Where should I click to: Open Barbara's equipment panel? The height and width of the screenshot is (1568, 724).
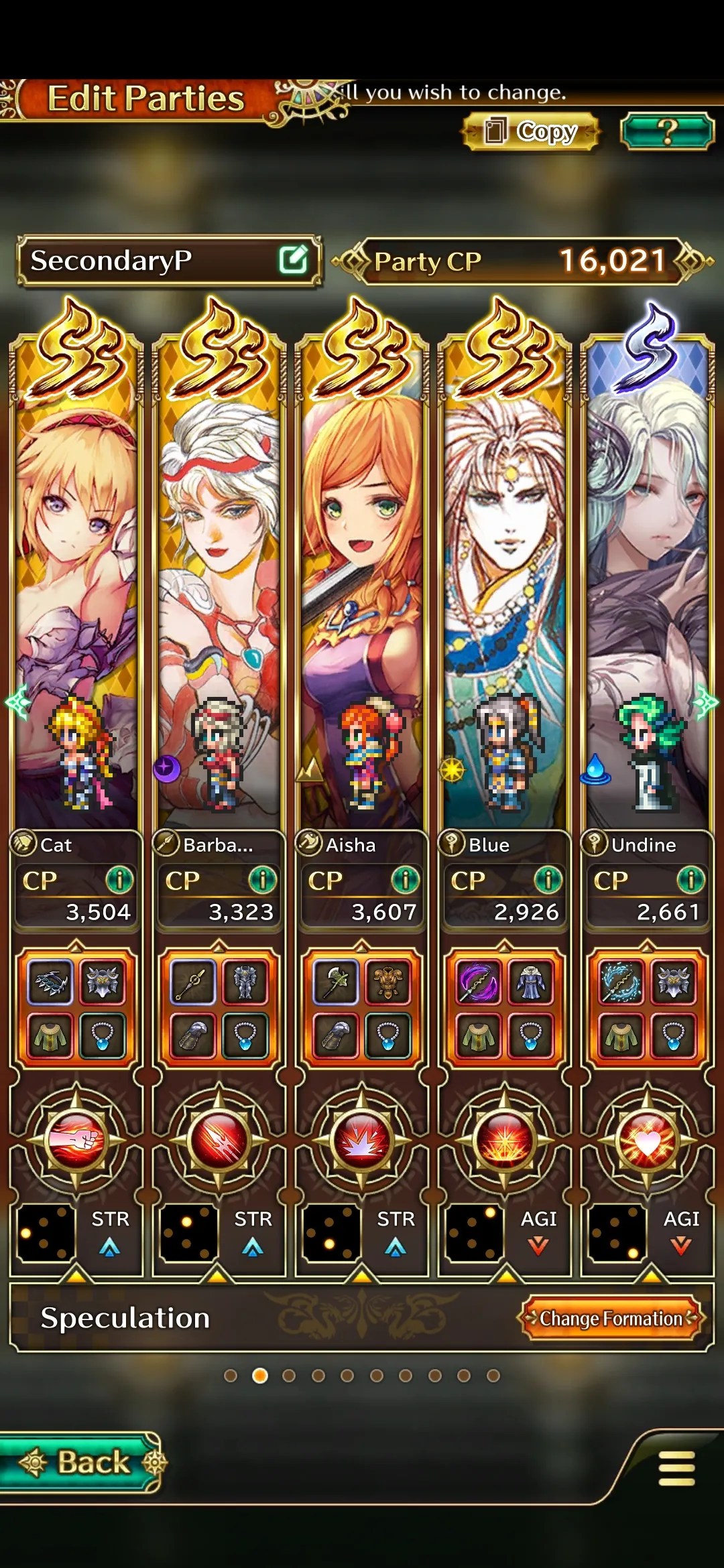(x=219, y=1008)
